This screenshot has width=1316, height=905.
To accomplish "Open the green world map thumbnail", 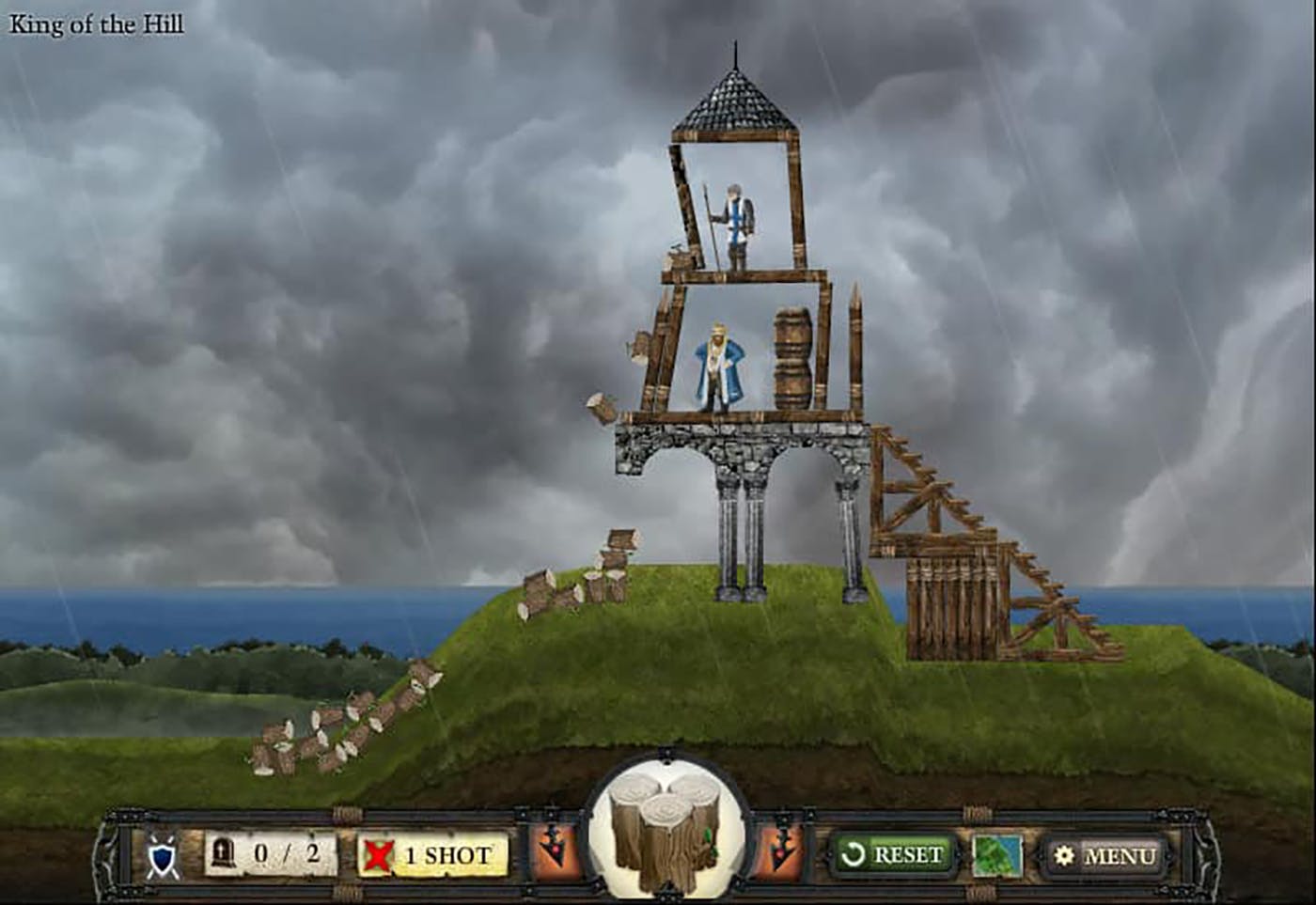I will (x=997, y=855).
